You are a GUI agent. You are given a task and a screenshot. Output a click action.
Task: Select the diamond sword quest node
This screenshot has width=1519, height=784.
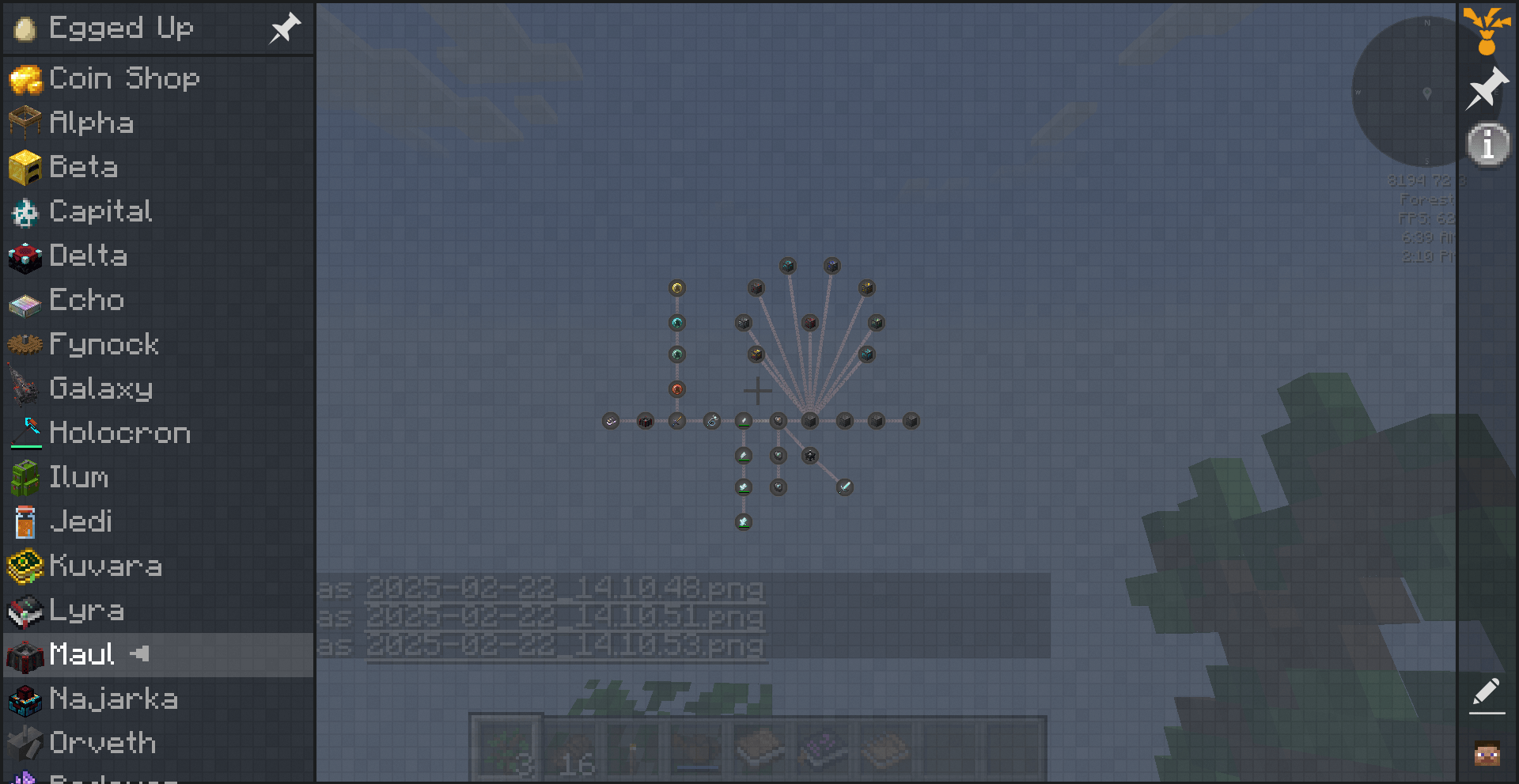[845, 487]
